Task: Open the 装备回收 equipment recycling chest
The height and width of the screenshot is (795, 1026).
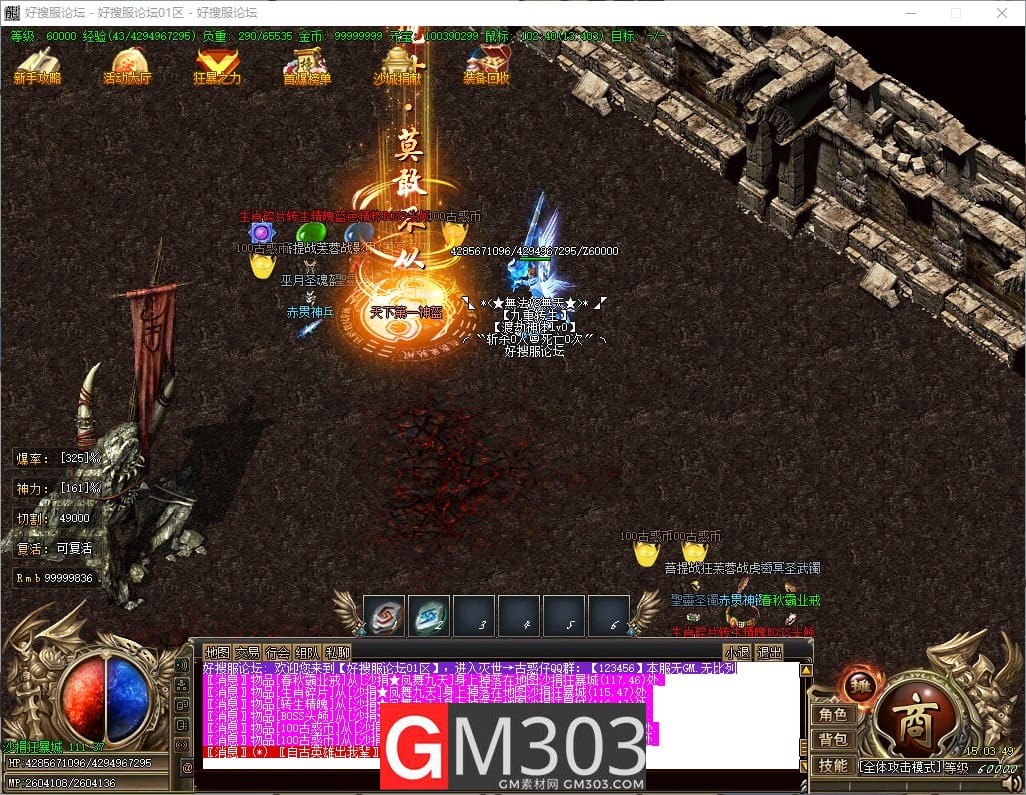Action: (x=487, y=66)
